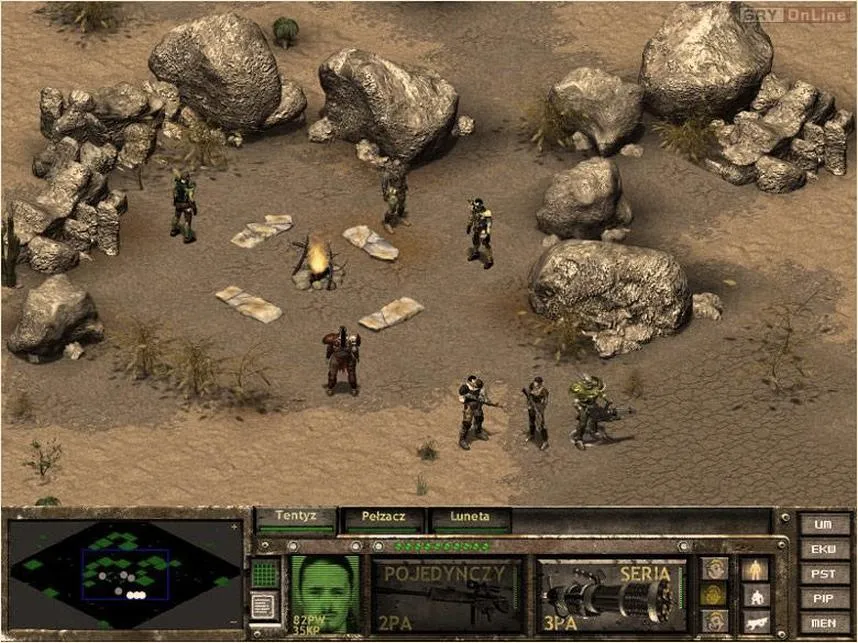Switch to prone stance icon
Image resolution: width=858 pixels, height=643 pixels.
[x=756, y=620]
